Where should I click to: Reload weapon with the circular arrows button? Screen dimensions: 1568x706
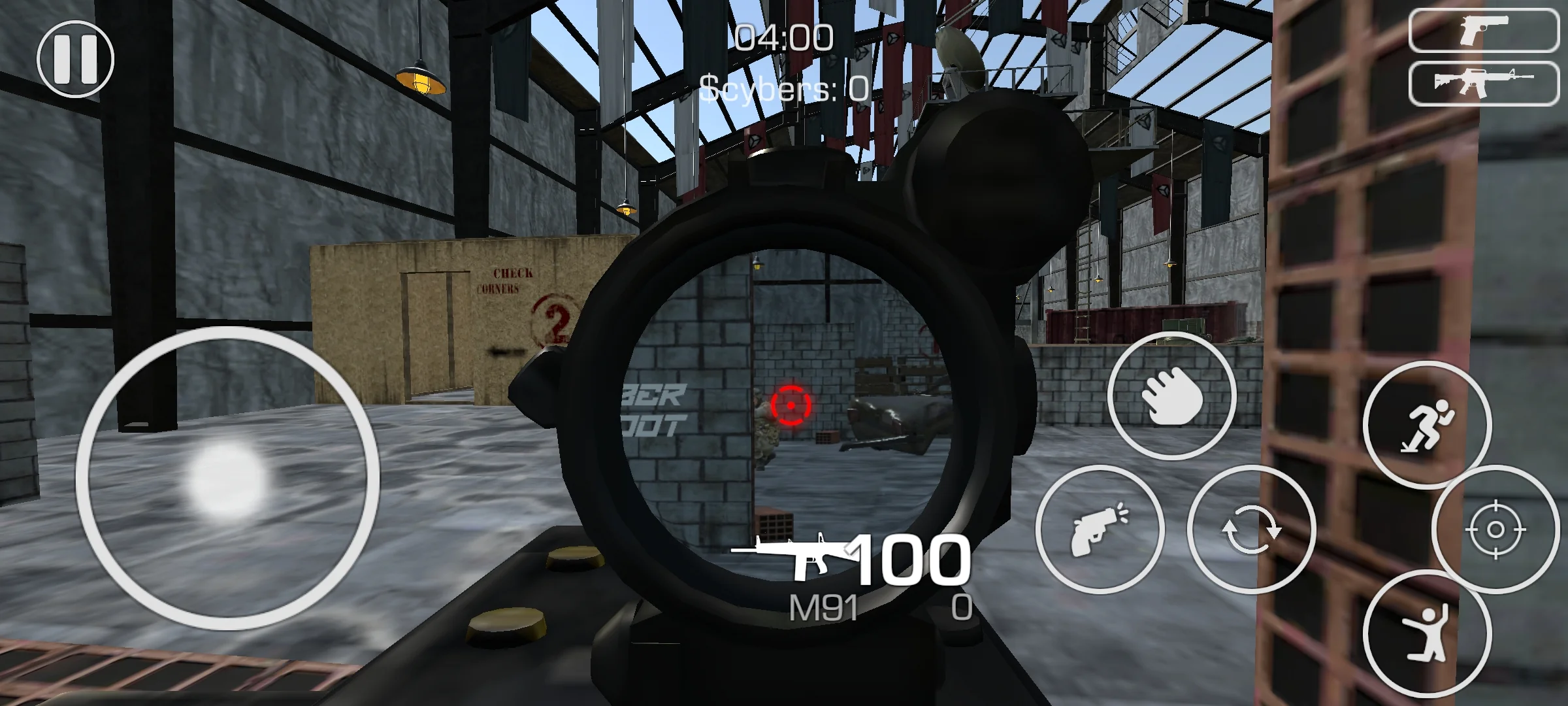click(x=1250, y=529)
